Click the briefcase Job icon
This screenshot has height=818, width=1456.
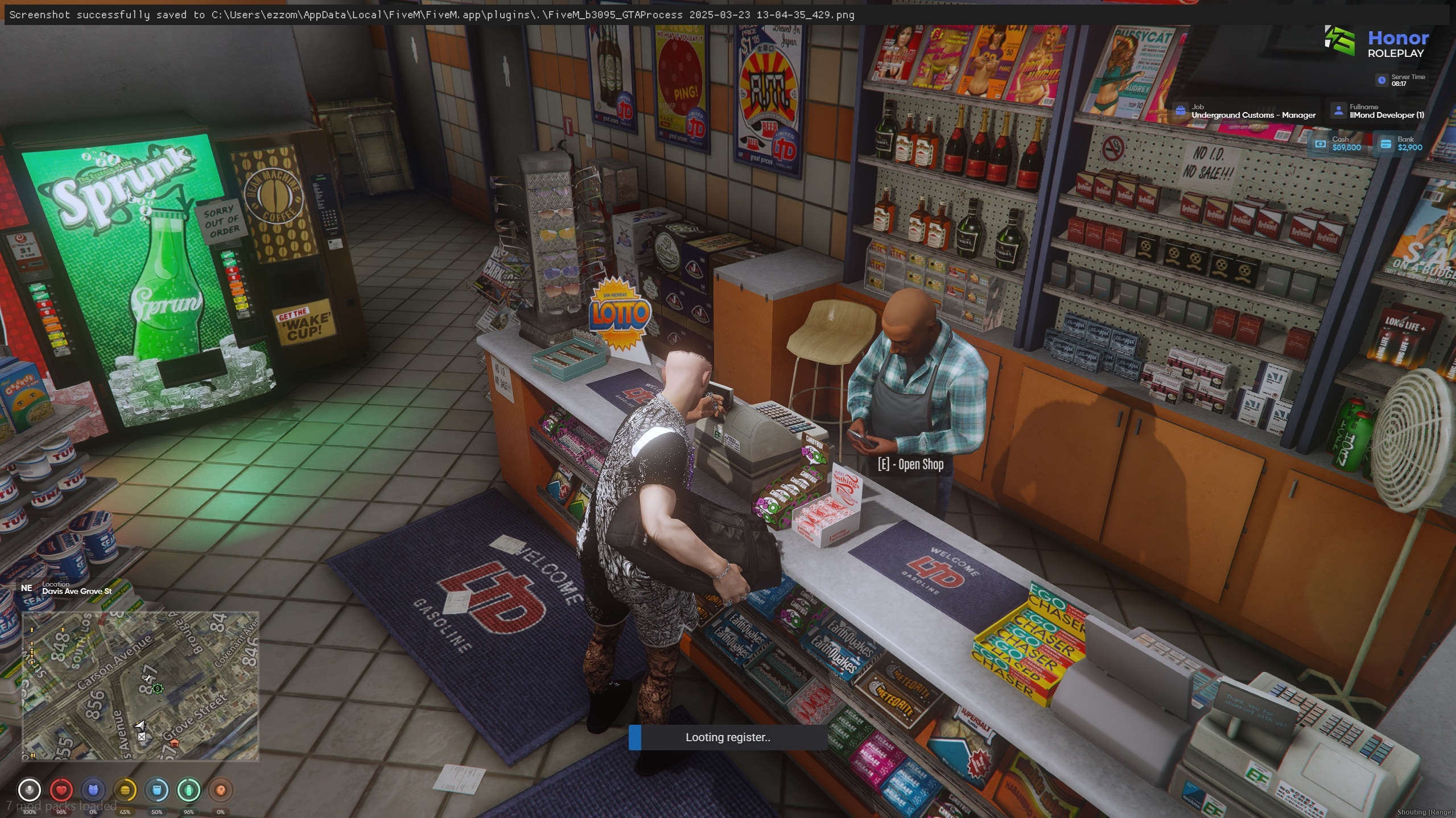1181,111
